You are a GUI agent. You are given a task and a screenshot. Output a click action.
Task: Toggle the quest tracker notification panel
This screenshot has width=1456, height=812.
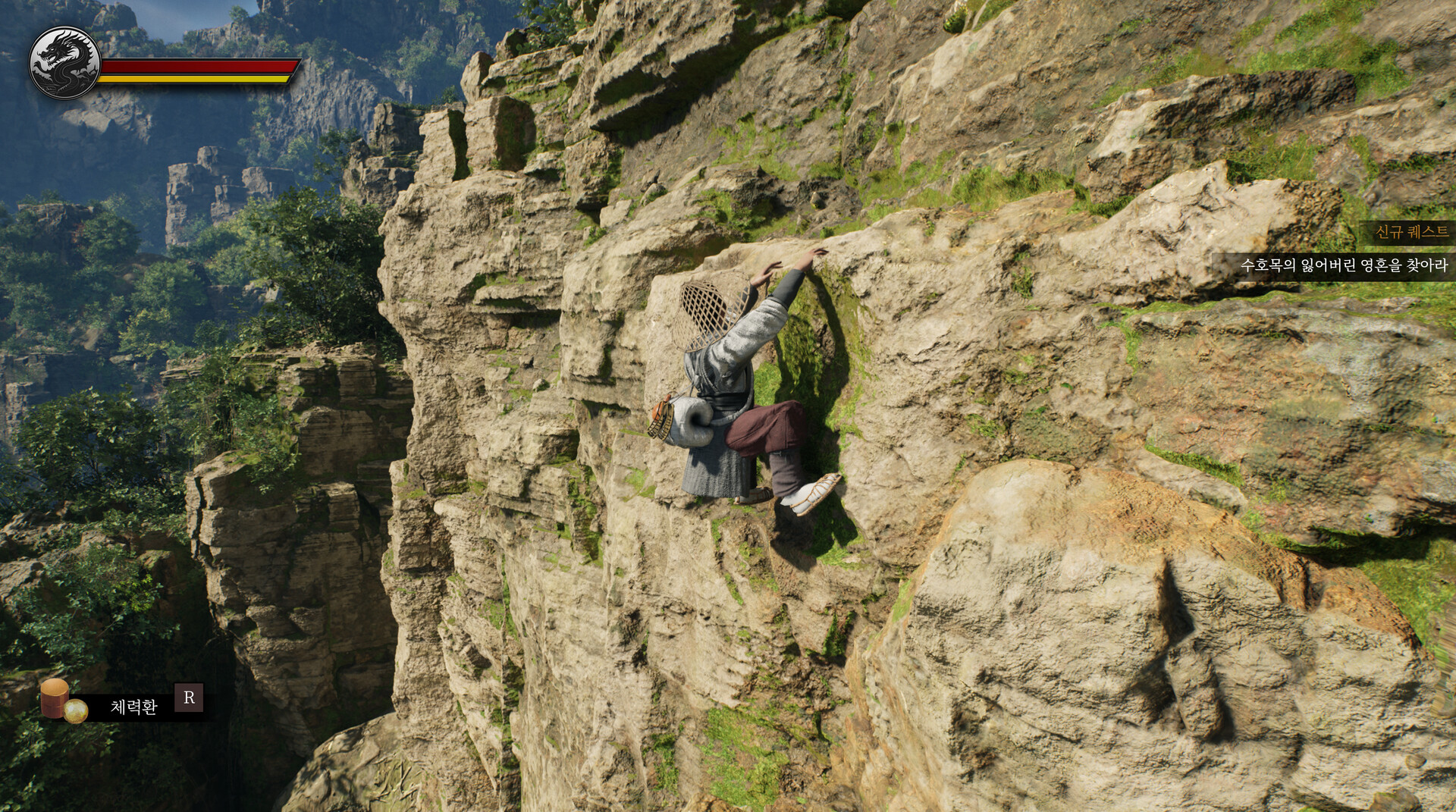tap(1357, 250)
